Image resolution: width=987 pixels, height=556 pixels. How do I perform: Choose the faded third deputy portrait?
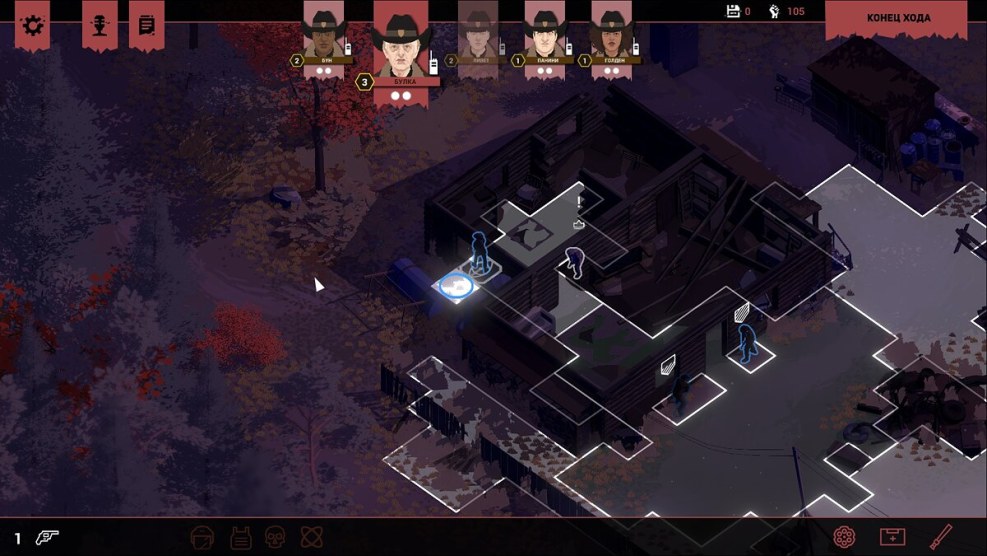478,31
